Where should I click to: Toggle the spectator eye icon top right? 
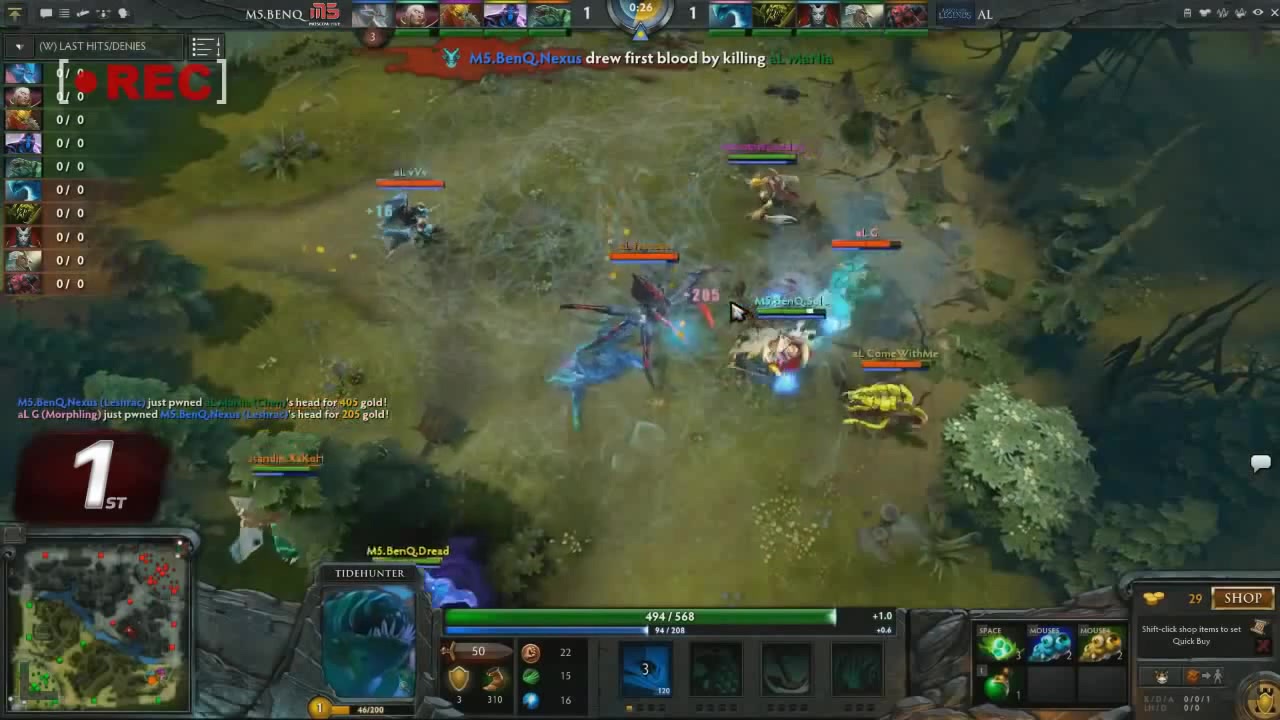point(1258,12)
